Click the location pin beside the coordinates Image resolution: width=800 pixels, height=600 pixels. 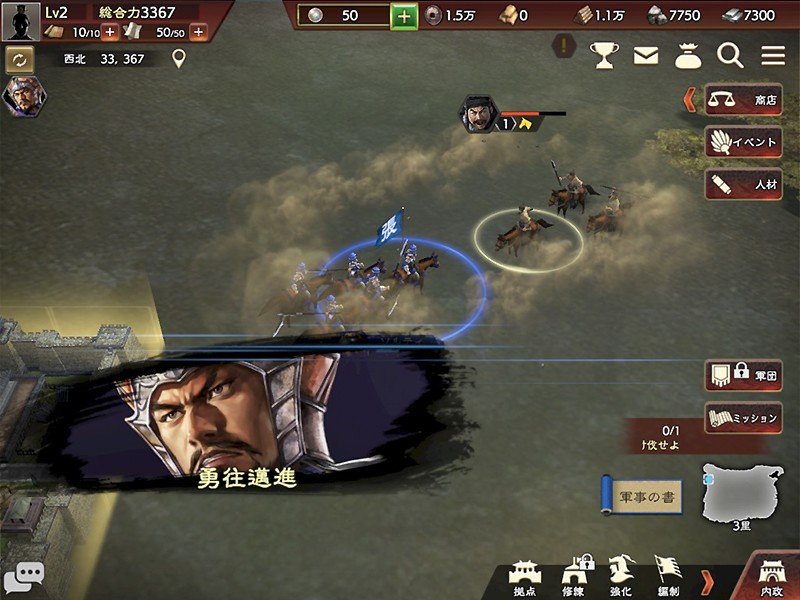tap(179, 60)
